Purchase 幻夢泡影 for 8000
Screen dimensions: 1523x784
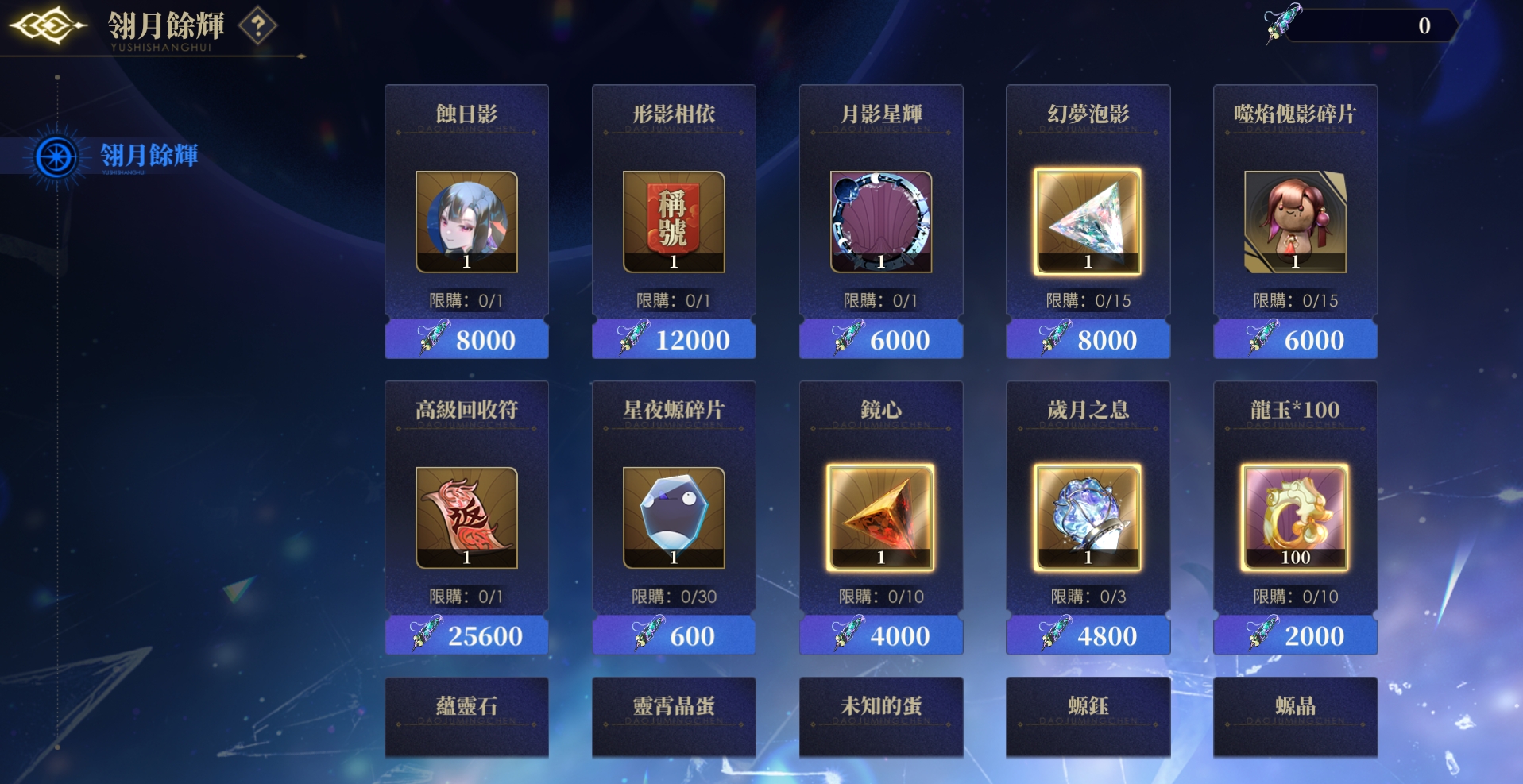1088,340
